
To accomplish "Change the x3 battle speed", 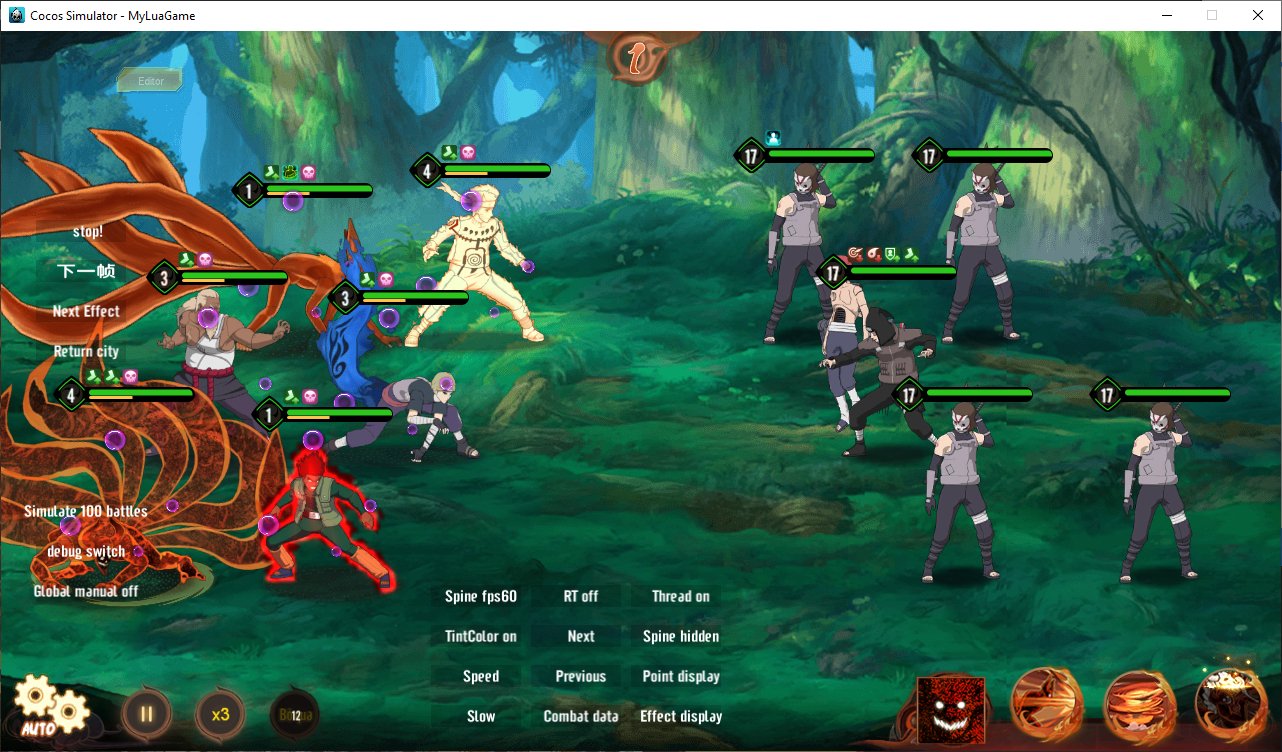I will click(220, 714).
